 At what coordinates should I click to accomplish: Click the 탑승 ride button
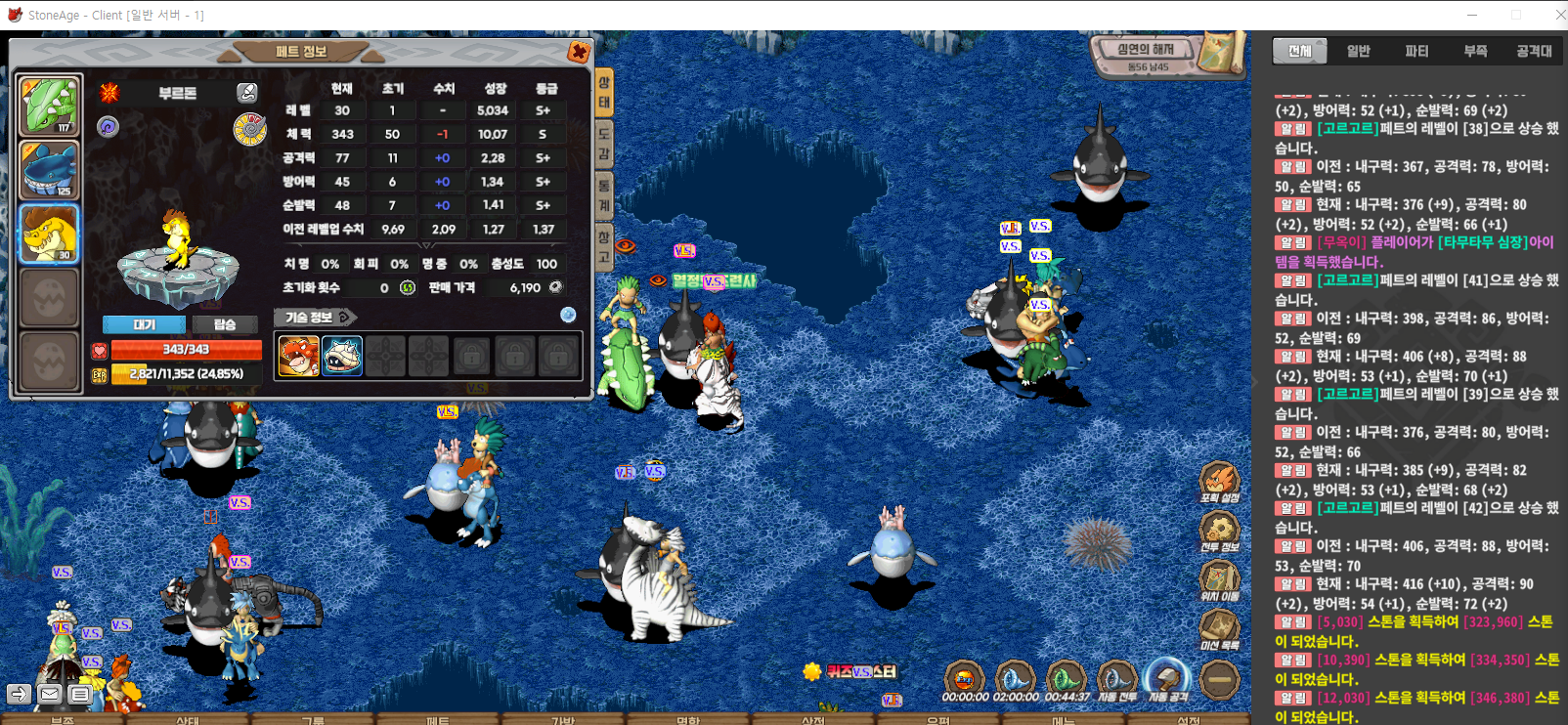coord(225,324)
